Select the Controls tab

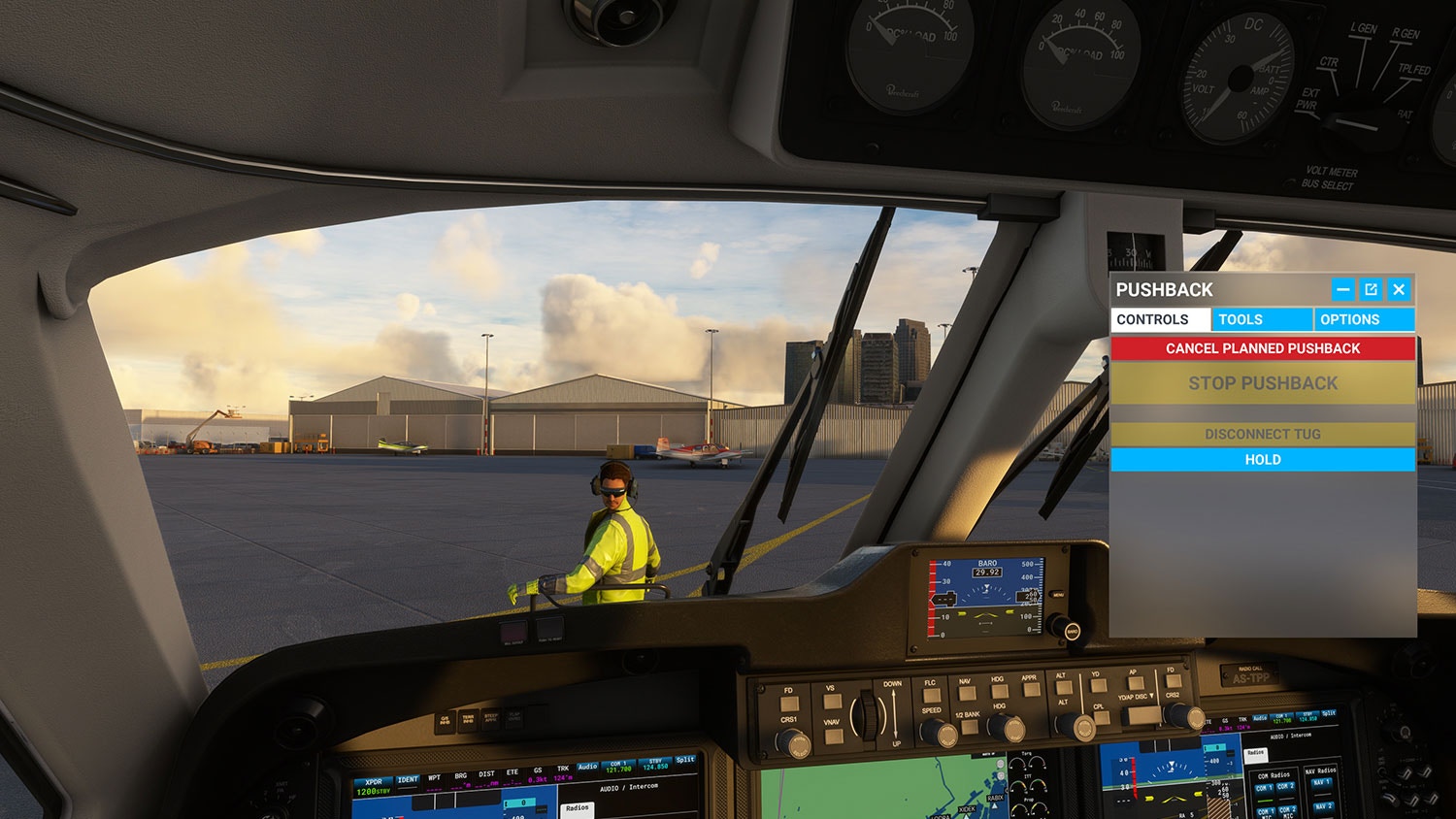[x=1160, y=319]
